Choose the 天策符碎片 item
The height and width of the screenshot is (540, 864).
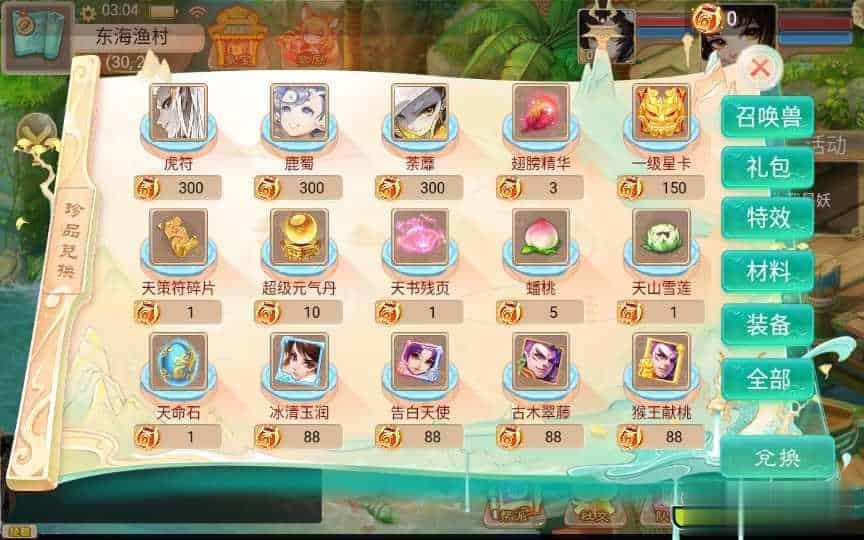tap(178, 236)
